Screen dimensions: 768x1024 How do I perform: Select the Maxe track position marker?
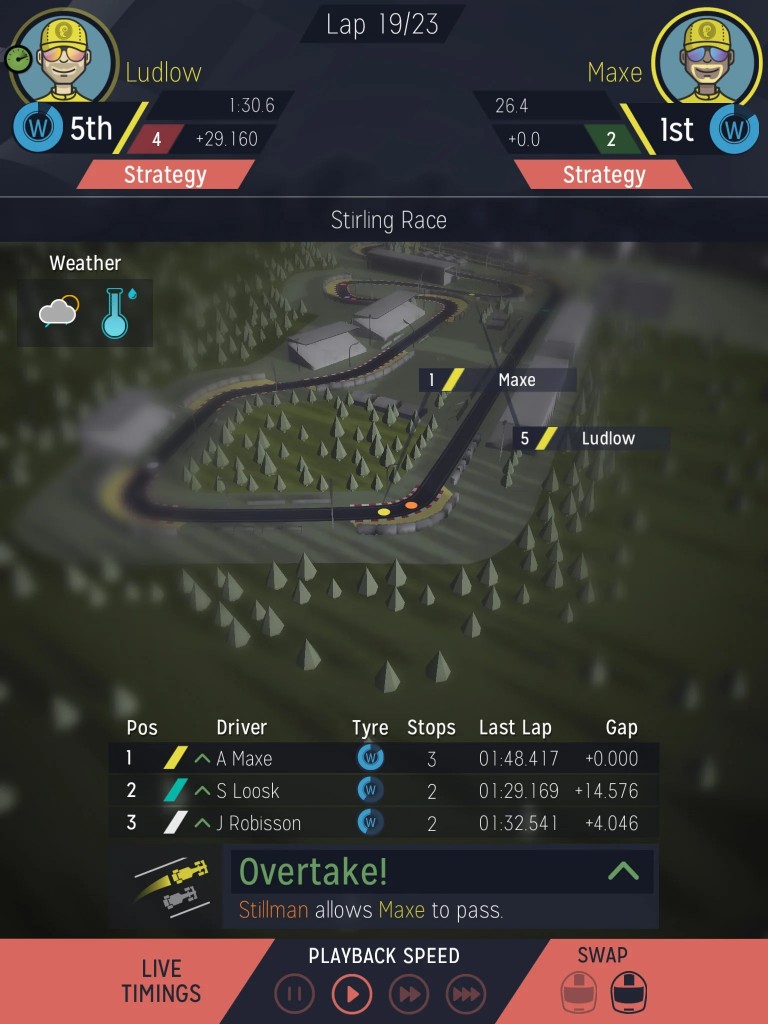pos(497,380)
